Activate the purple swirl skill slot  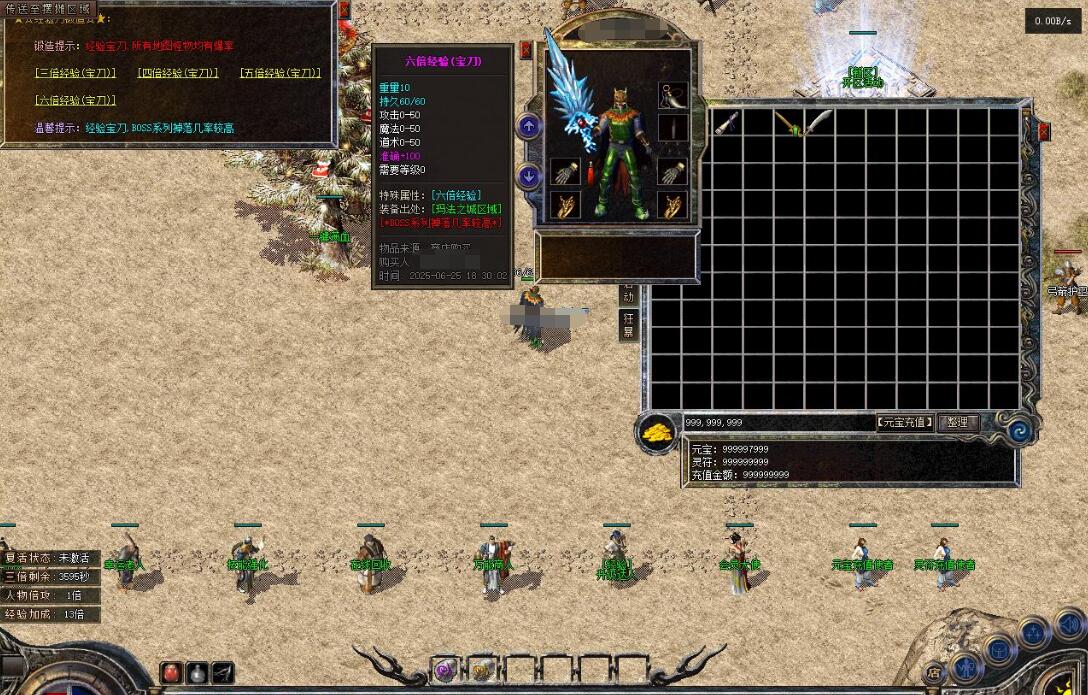point(444,669)
